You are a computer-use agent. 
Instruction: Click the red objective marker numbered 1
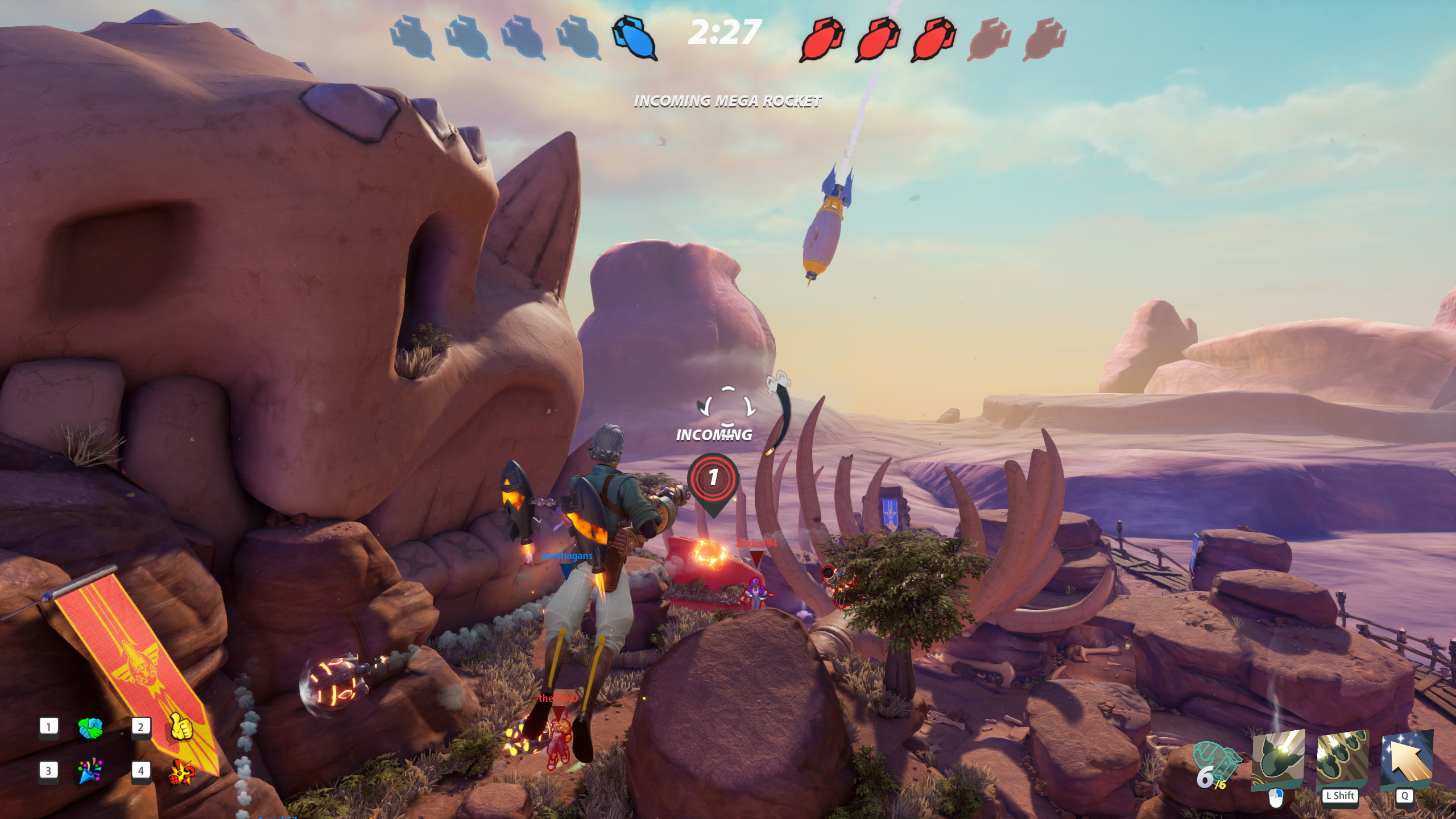[713, 478]
